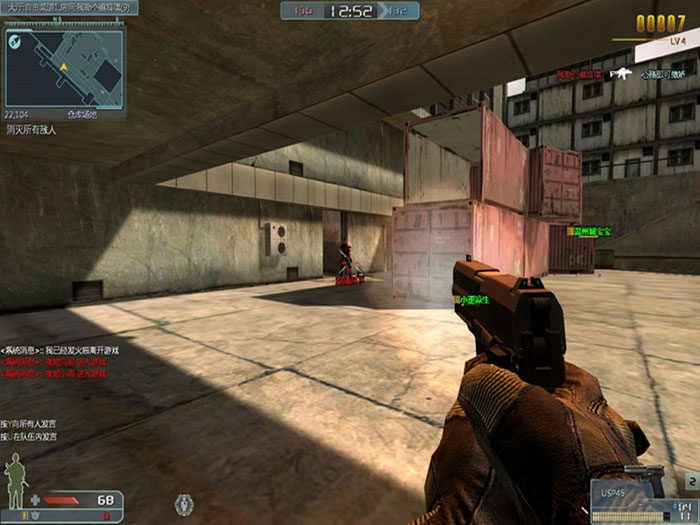Click the compass icon on the minimap
The image size is (700, 525).
15,39
